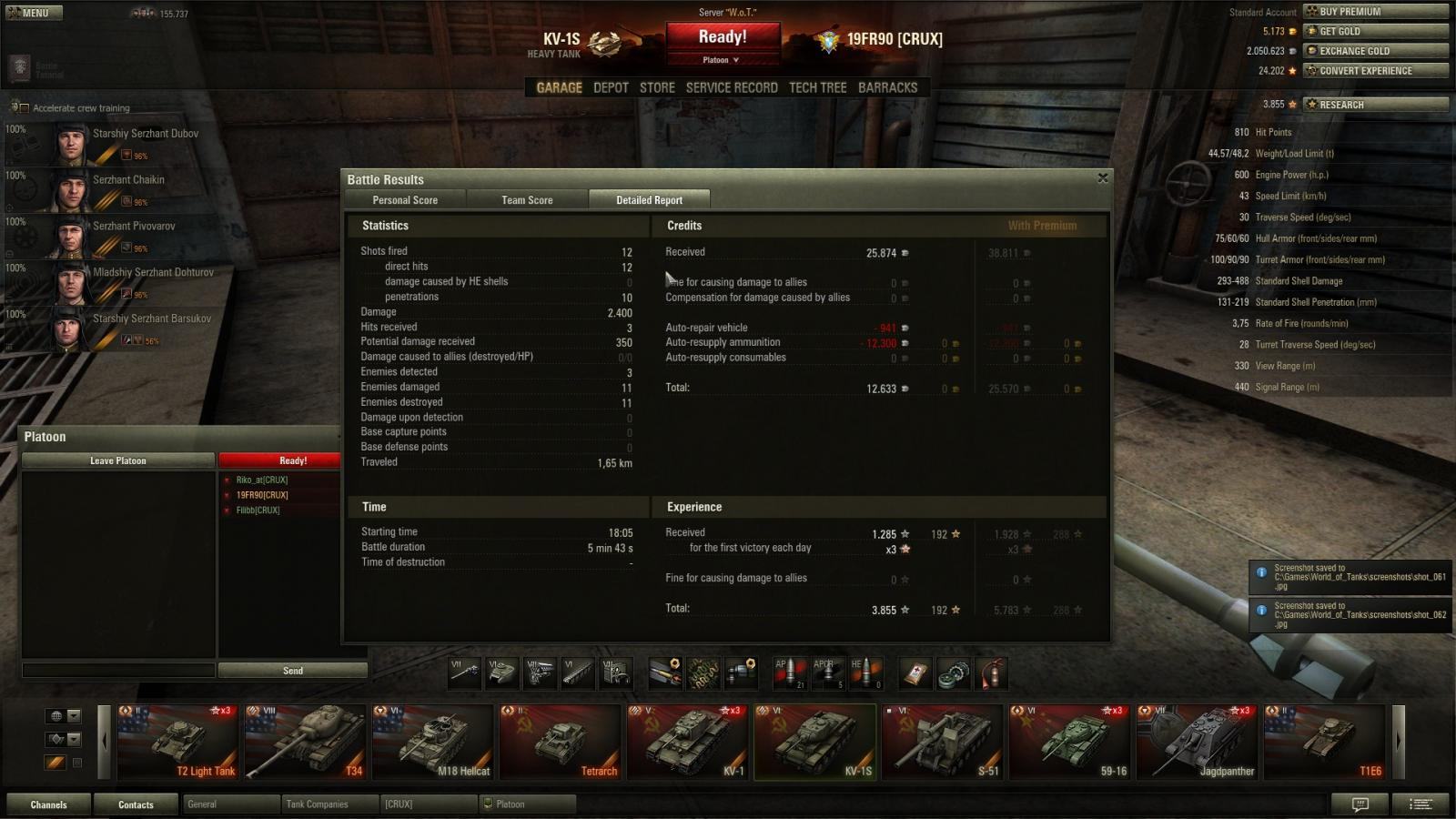
Task: Click Convert Experience
Action: 1375,71
